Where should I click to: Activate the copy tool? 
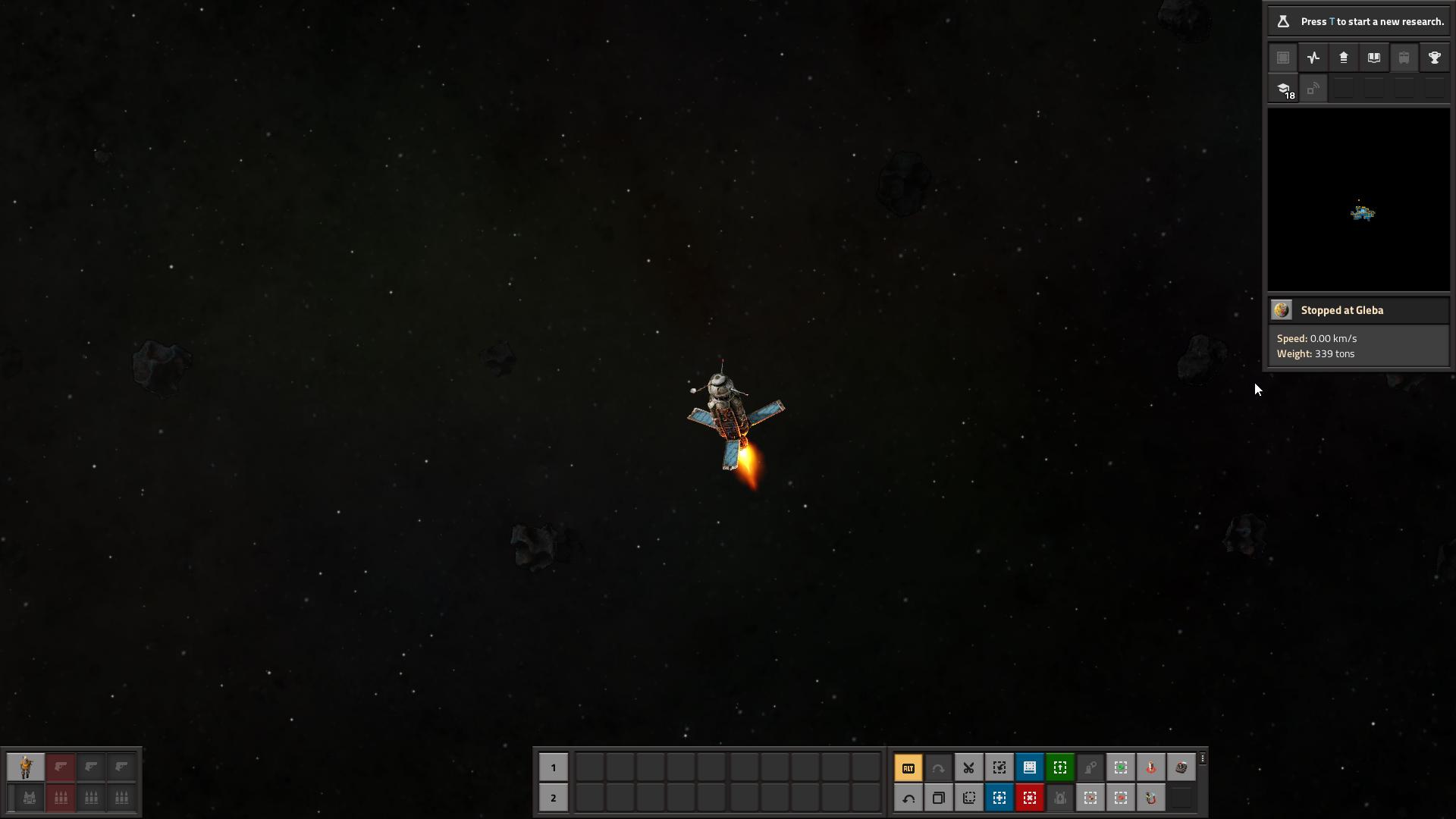coord(938,798)
